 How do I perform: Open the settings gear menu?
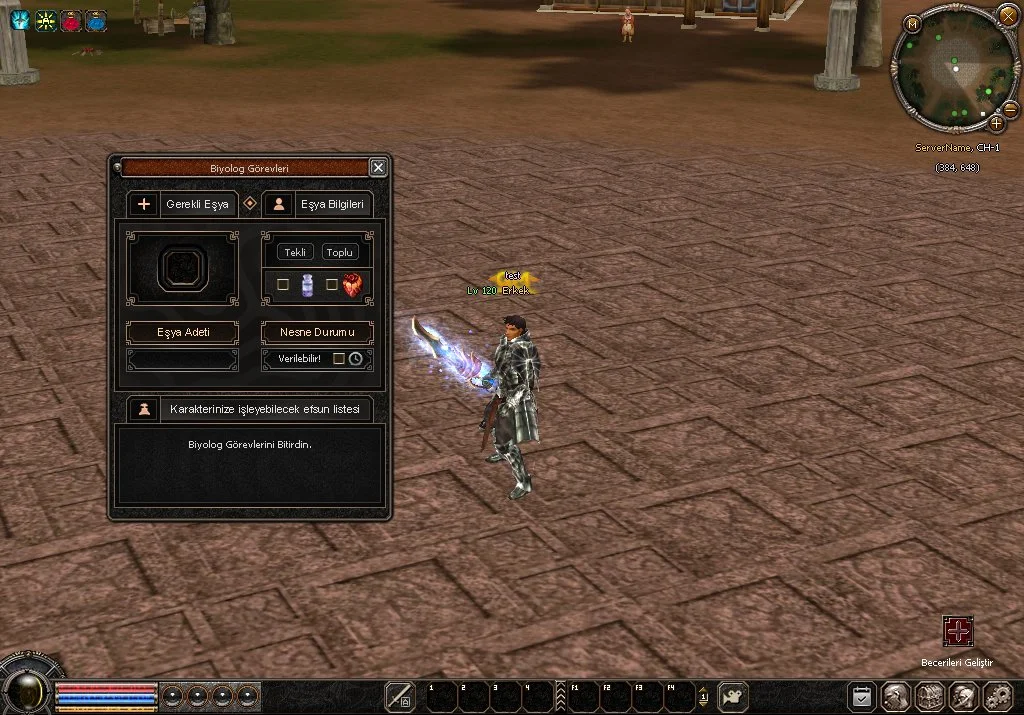click(x=998, y=696)
